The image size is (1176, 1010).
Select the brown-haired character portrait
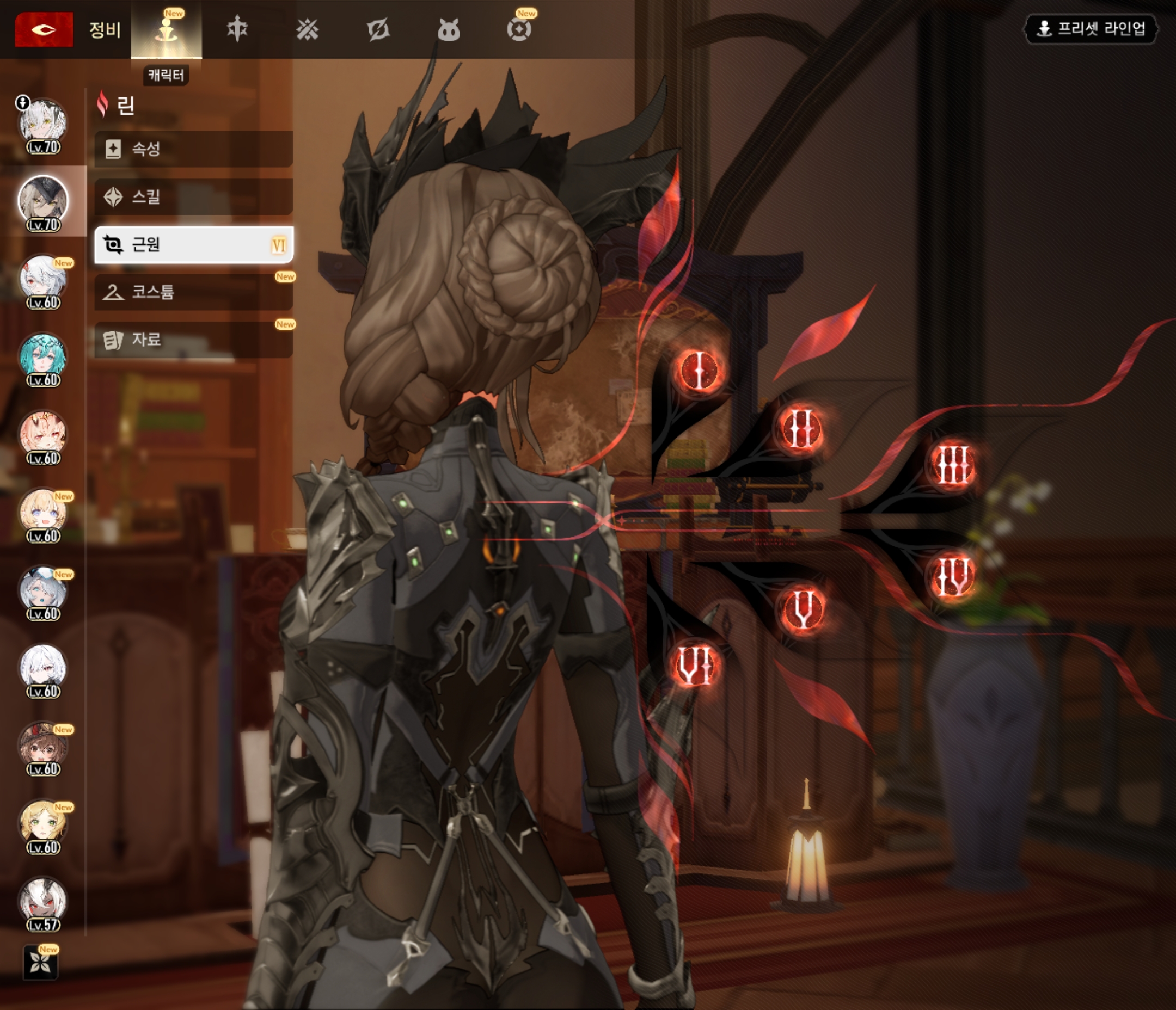(x=43, y=747)
